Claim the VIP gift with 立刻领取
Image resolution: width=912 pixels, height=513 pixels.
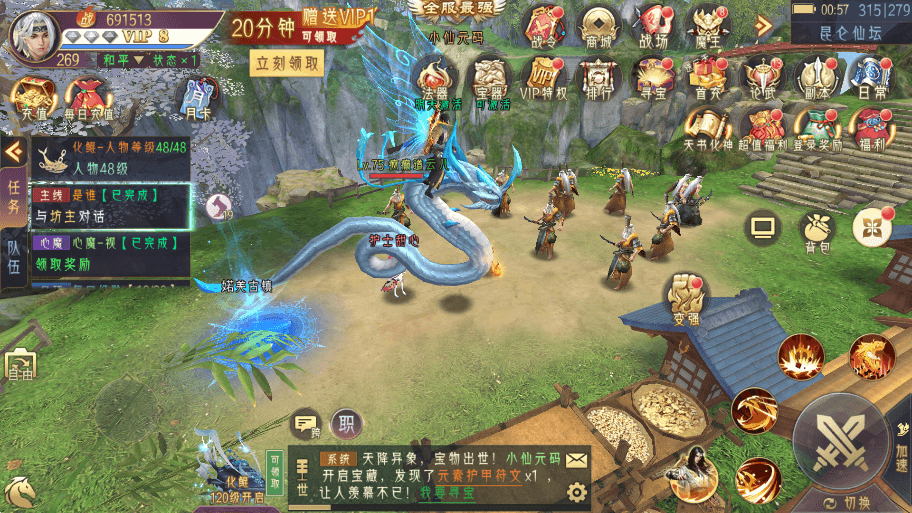[x=288, y=63]
